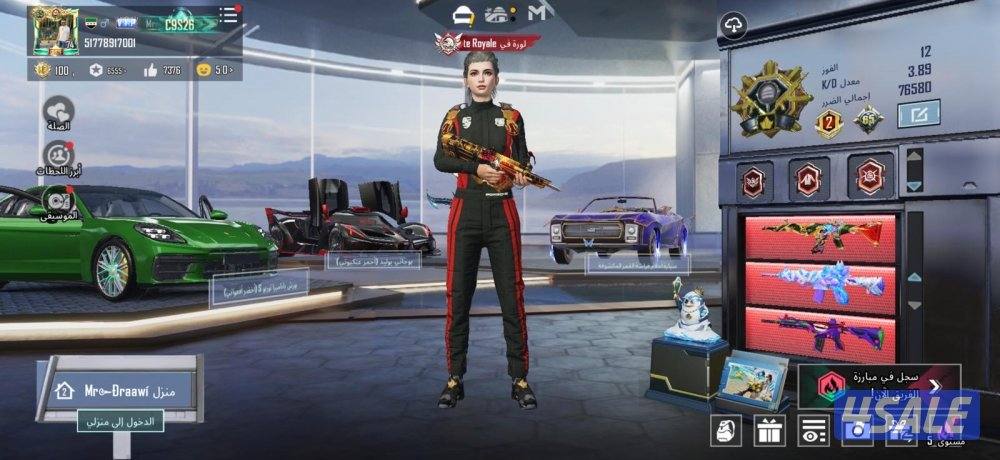Click the cloud download button
The image size is (1000, 460).
pos(733,24)
